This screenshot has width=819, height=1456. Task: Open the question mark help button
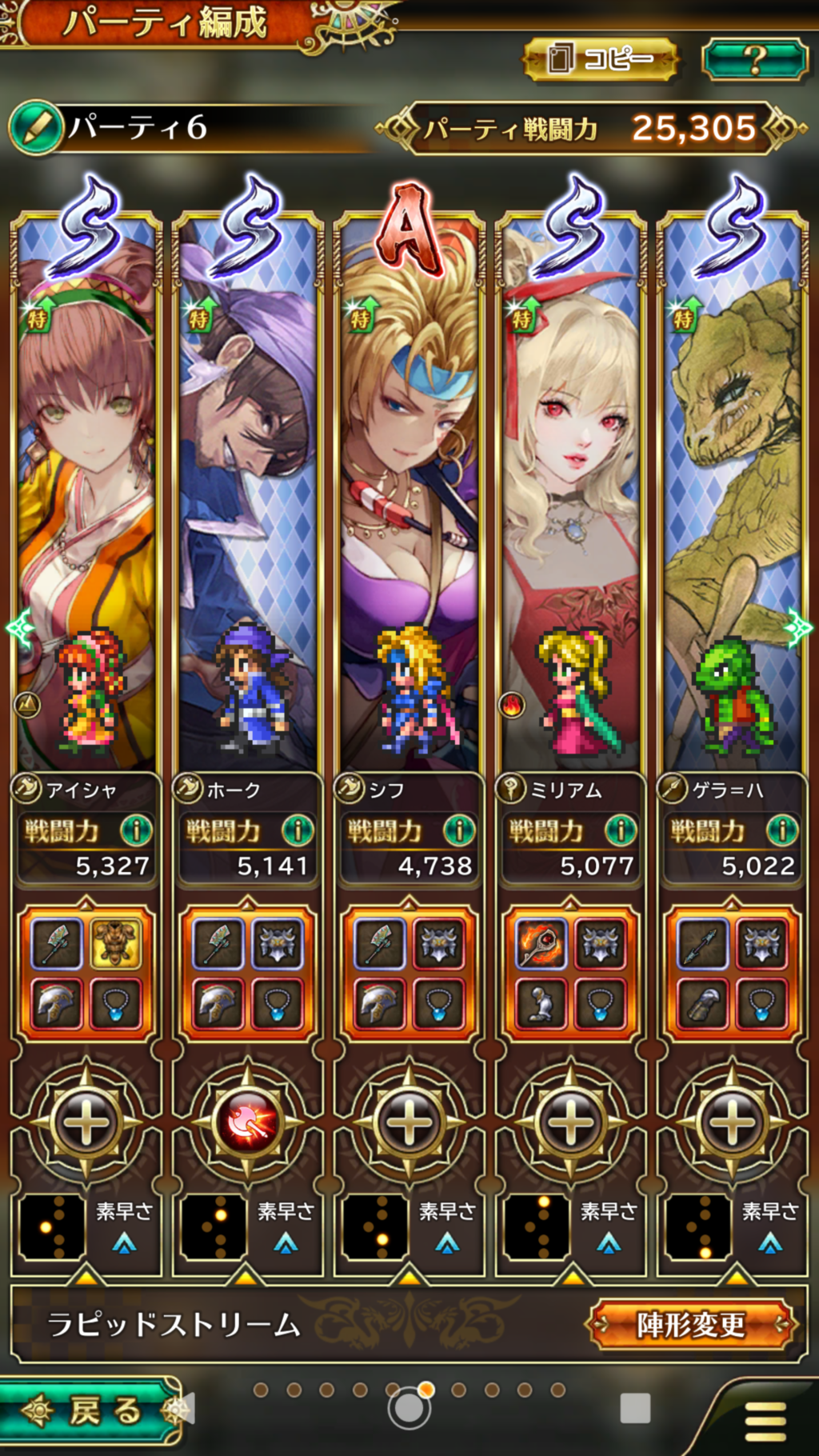pos(754,58)
